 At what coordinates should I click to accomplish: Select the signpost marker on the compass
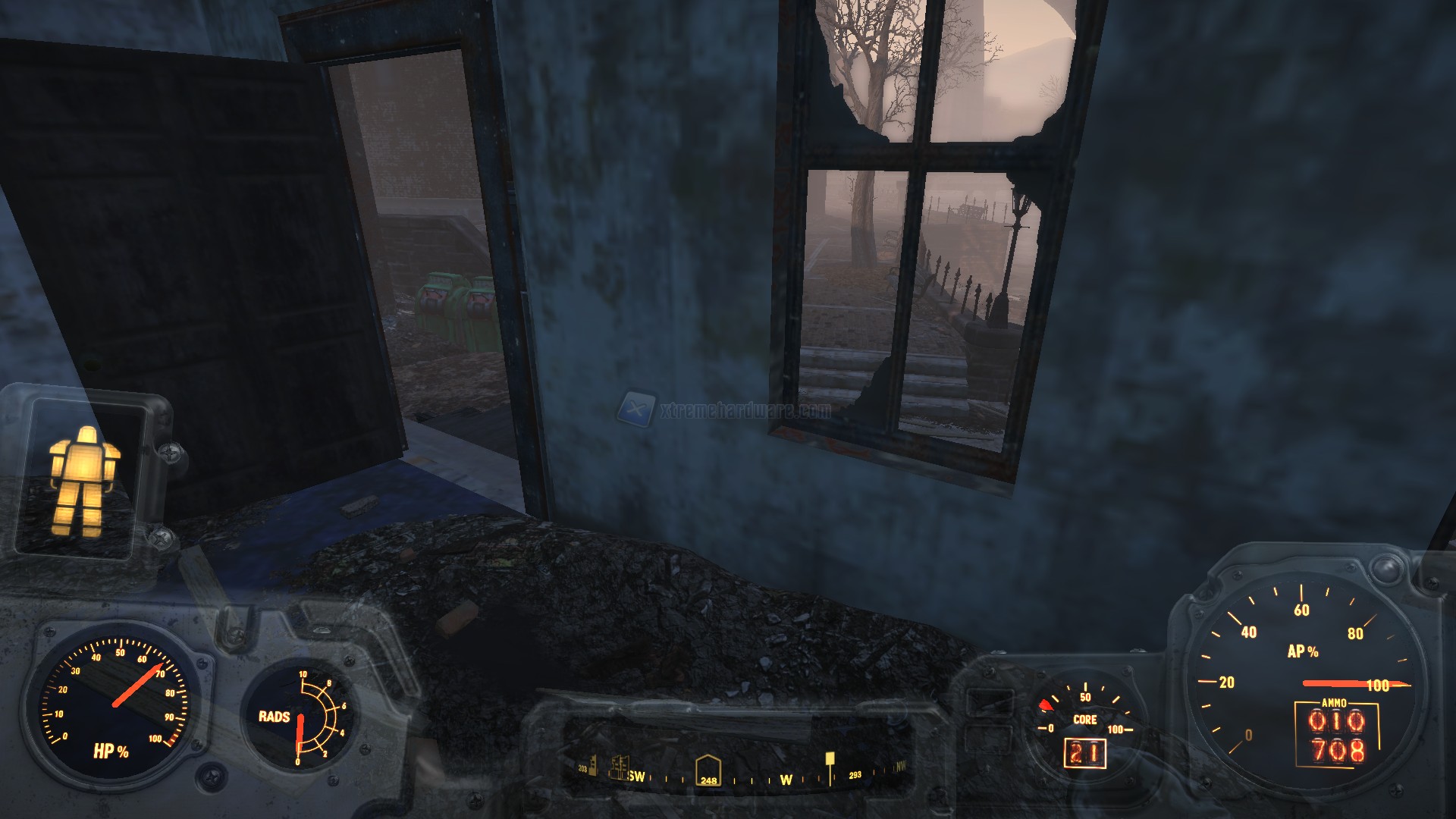click(x=830, y=761)
